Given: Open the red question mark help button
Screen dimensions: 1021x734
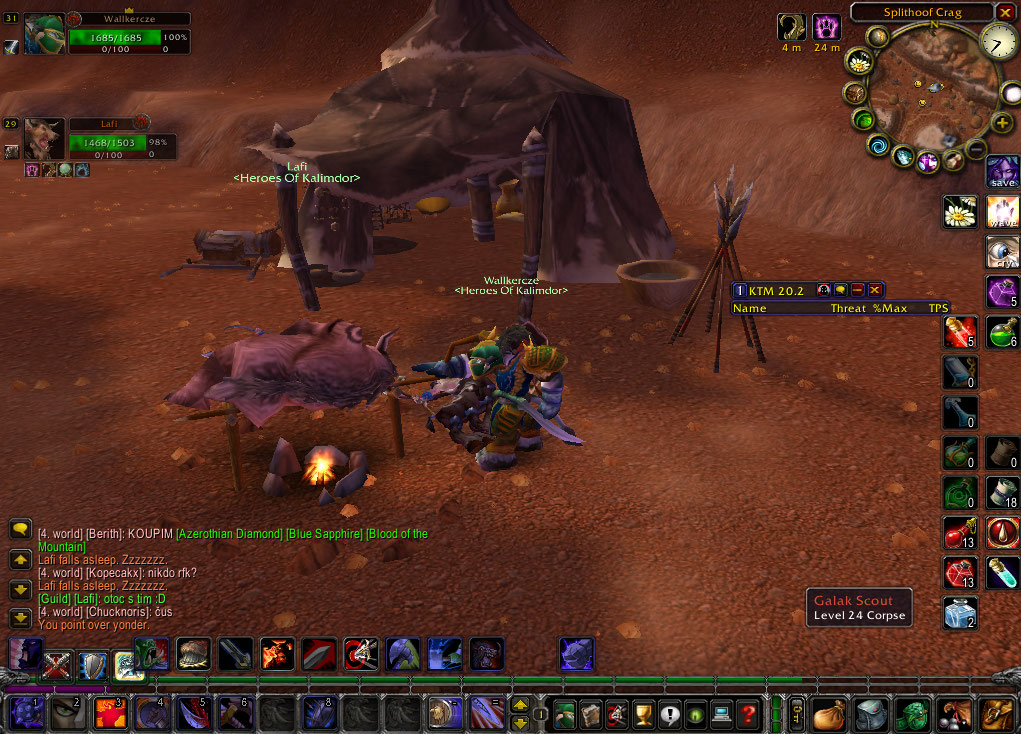Looking at the screenshot, I should click(747, 714).
